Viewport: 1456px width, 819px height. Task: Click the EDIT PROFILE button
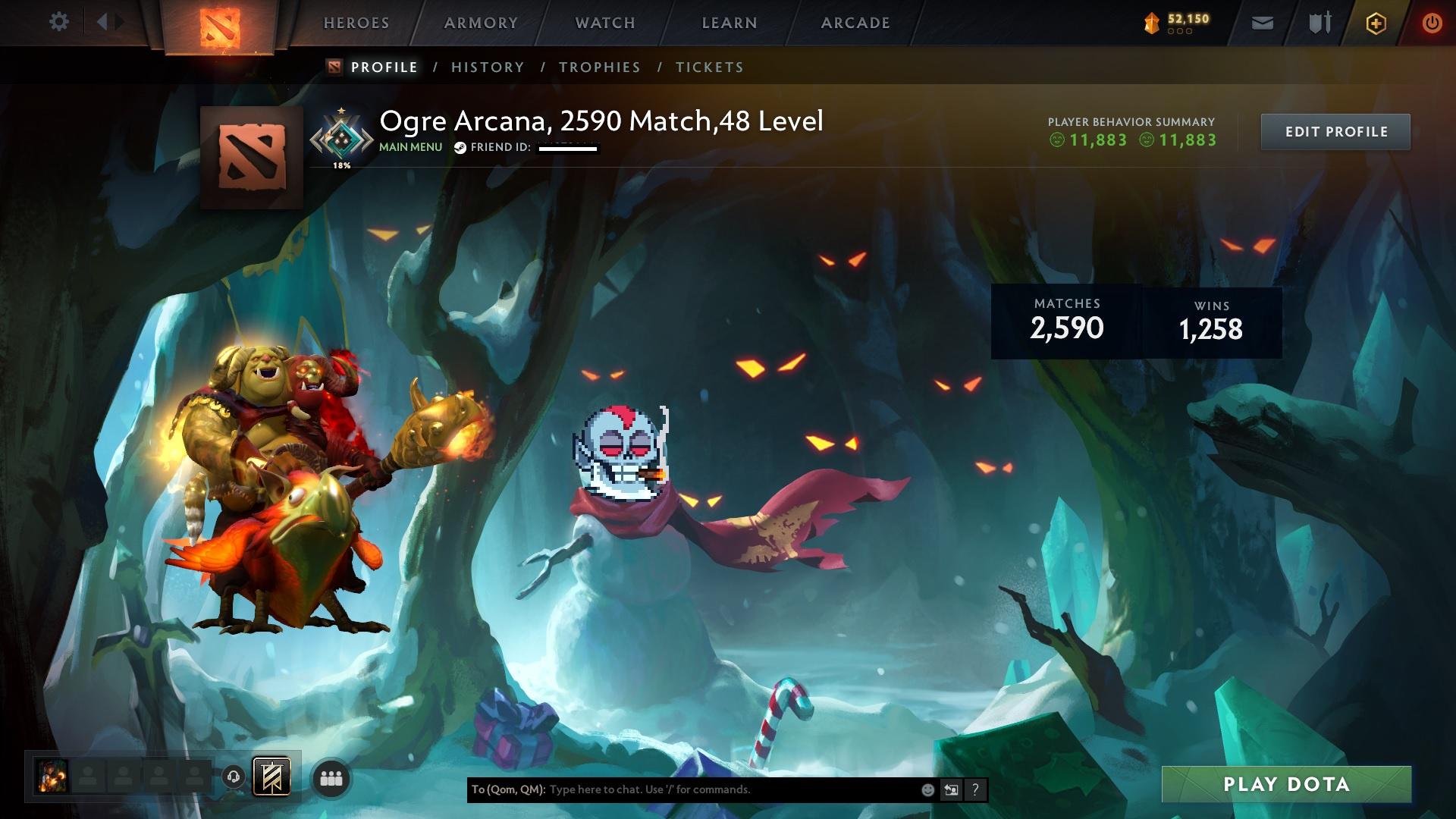coord(1335,131)
